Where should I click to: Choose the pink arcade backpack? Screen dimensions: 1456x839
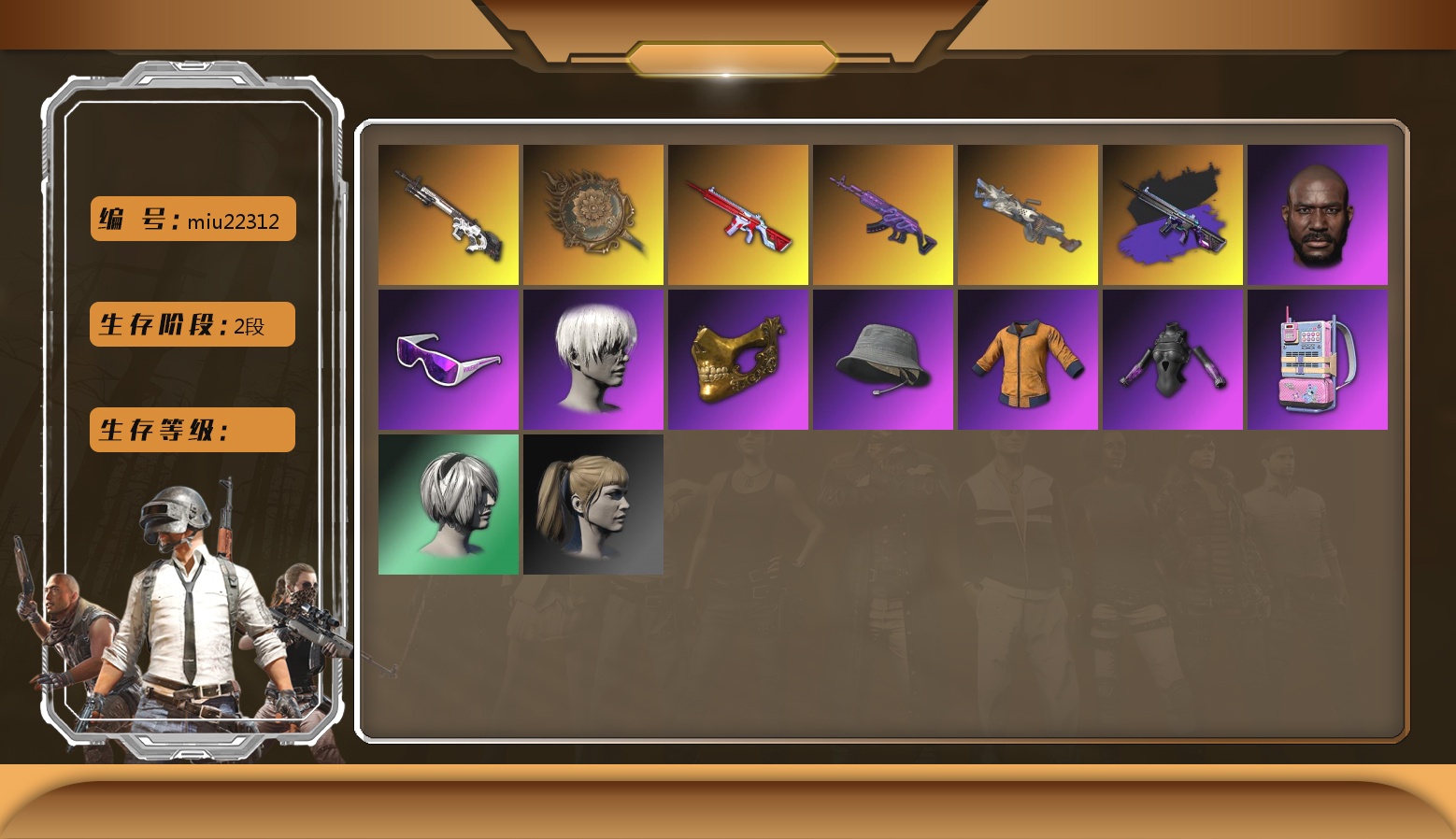(x=1318, y=360)
